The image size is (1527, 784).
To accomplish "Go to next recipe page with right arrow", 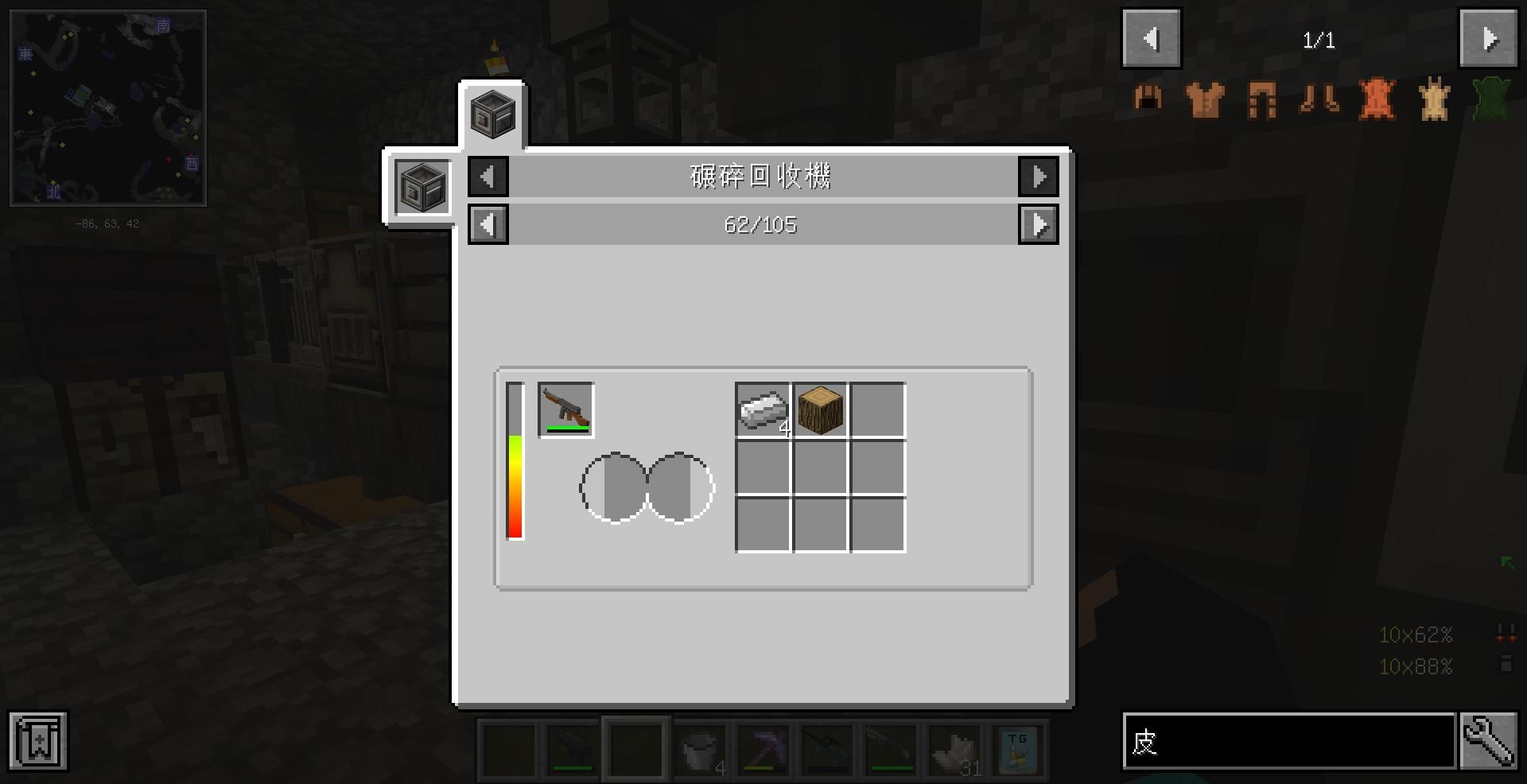I will tap(1038, 224).
